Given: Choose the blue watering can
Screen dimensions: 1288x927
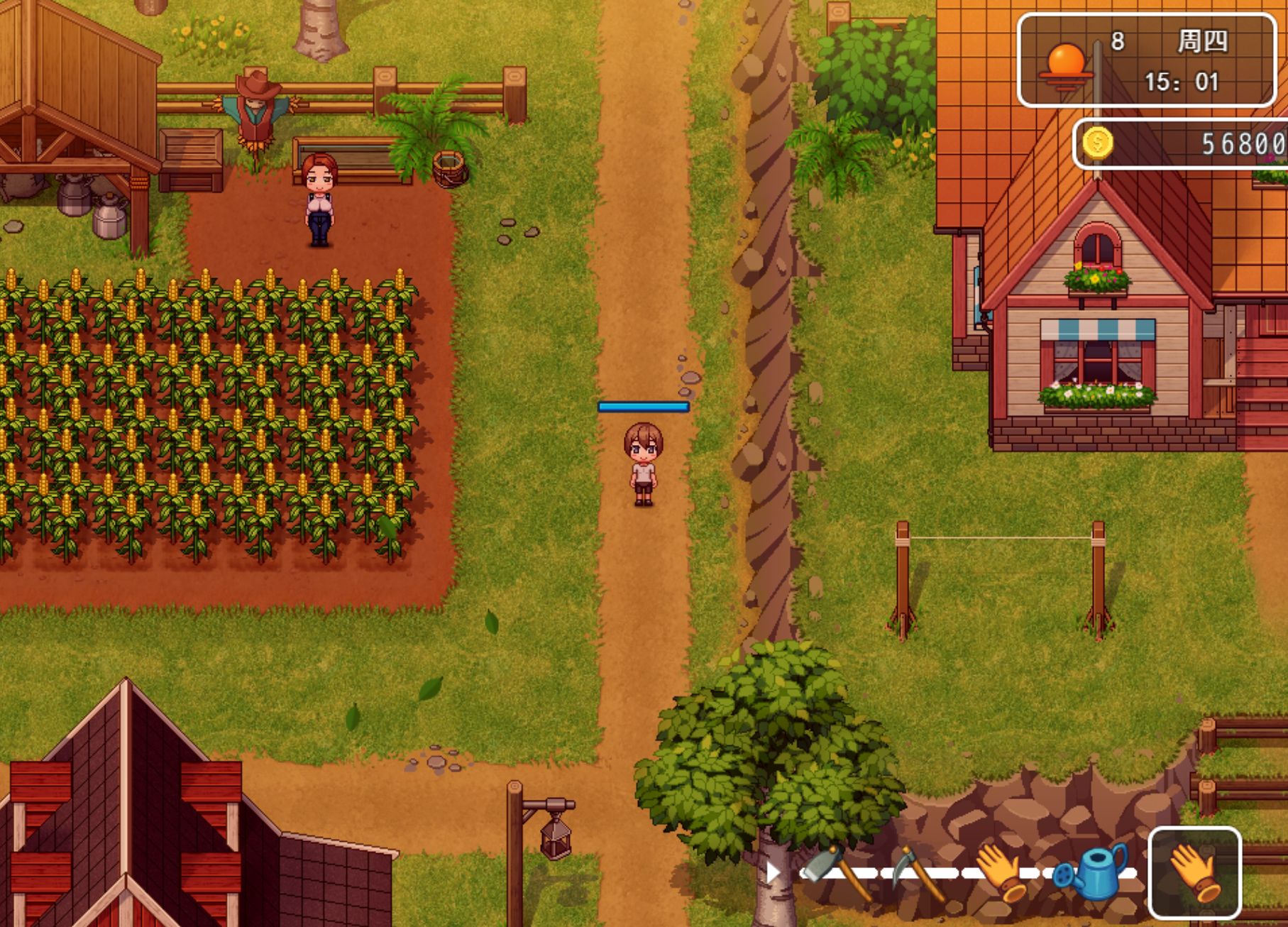Looking at the screenshot, I should (1091, 872).
